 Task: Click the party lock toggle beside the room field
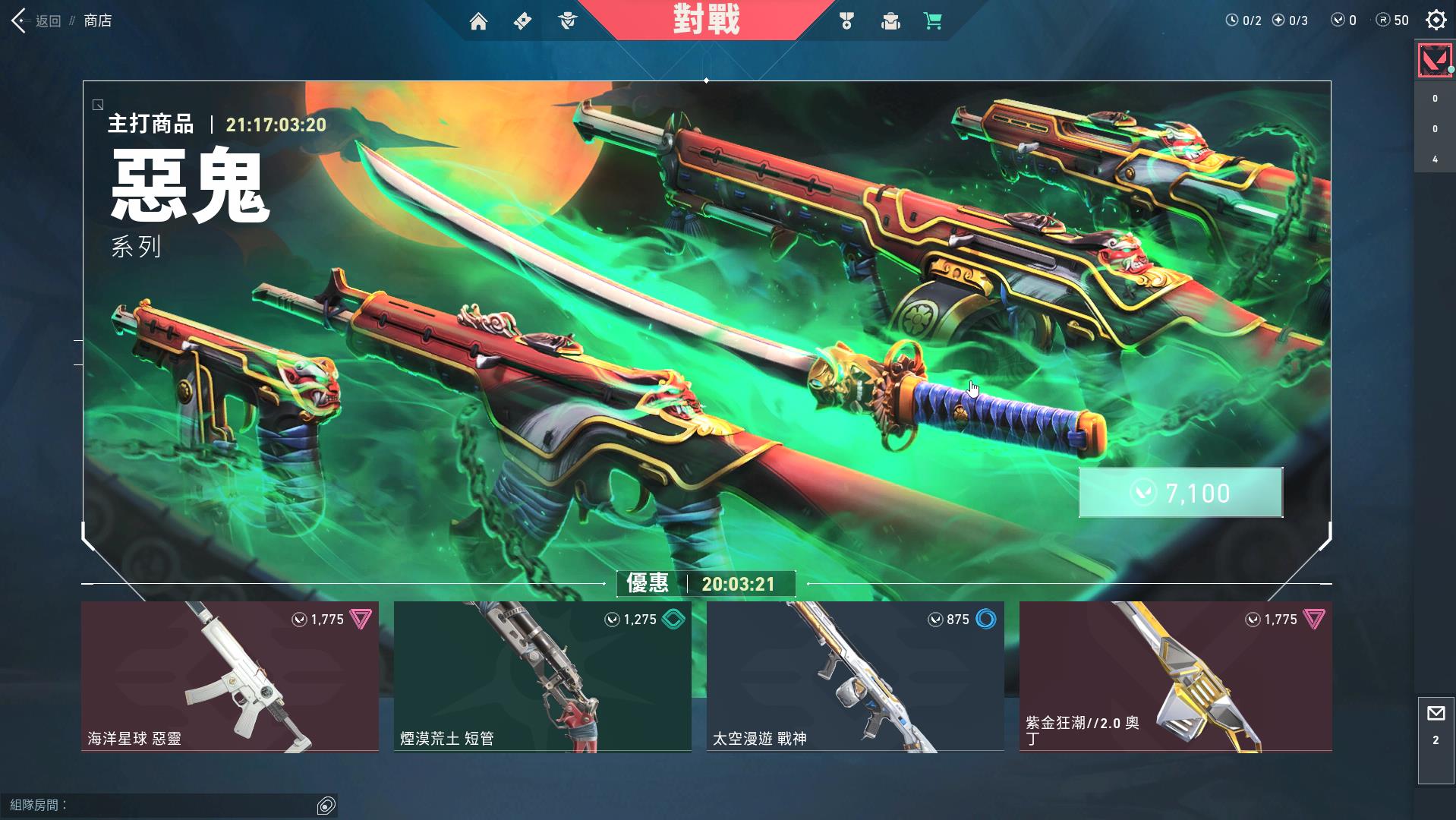tap(326, 806)
